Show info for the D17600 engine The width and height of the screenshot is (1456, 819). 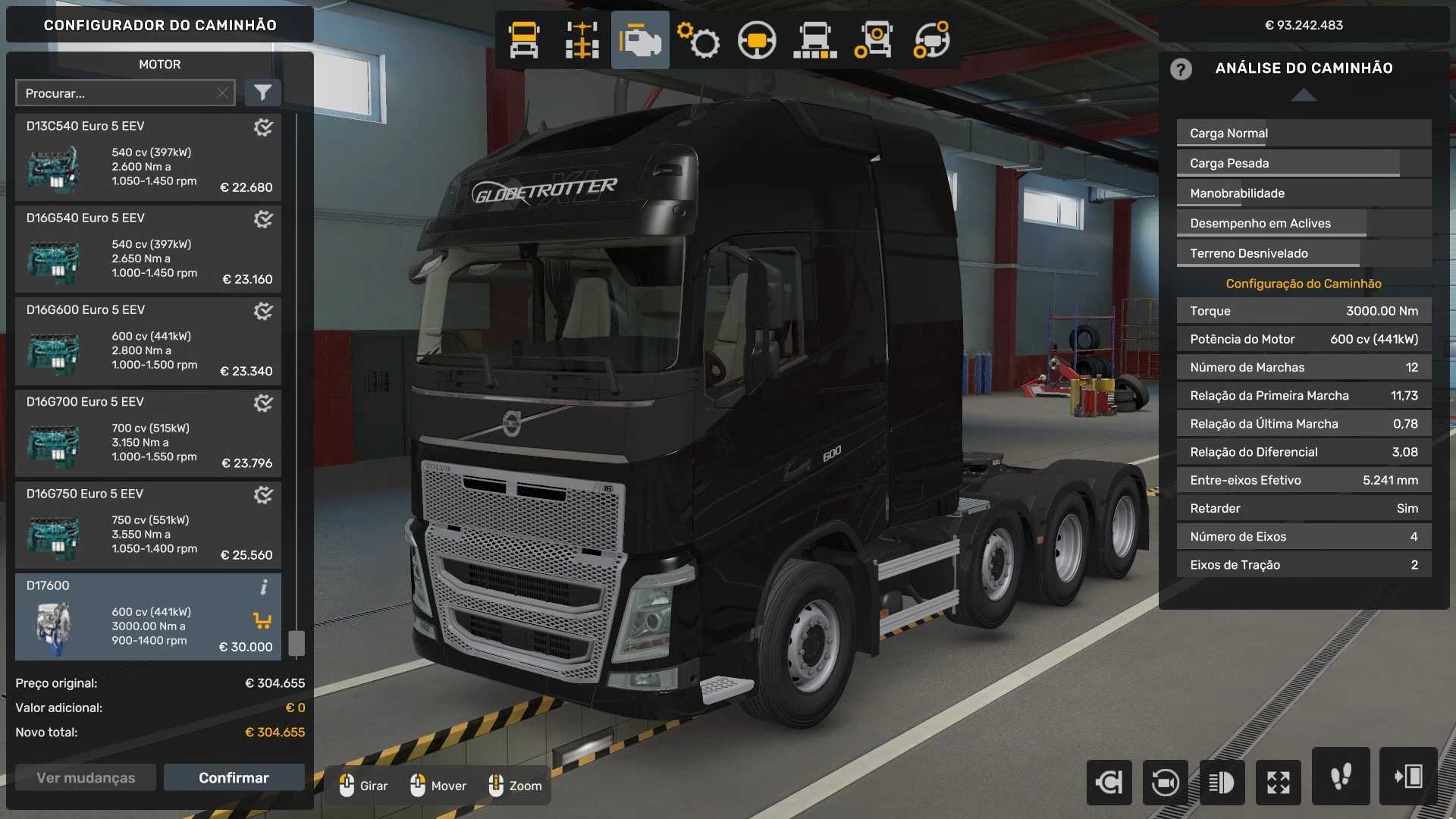pyautogui.click(x=264, y=587)
